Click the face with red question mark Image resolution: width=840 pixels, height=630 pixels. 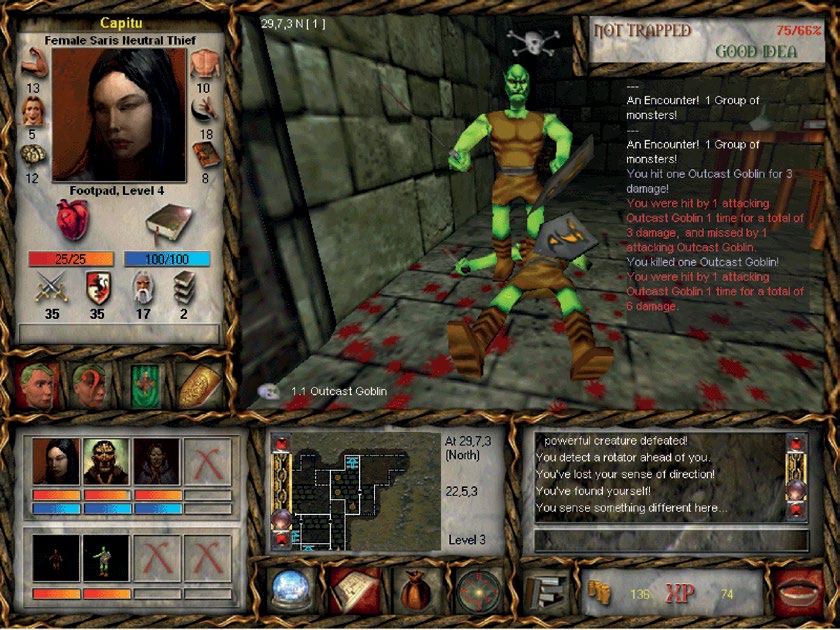coord(90,385)
